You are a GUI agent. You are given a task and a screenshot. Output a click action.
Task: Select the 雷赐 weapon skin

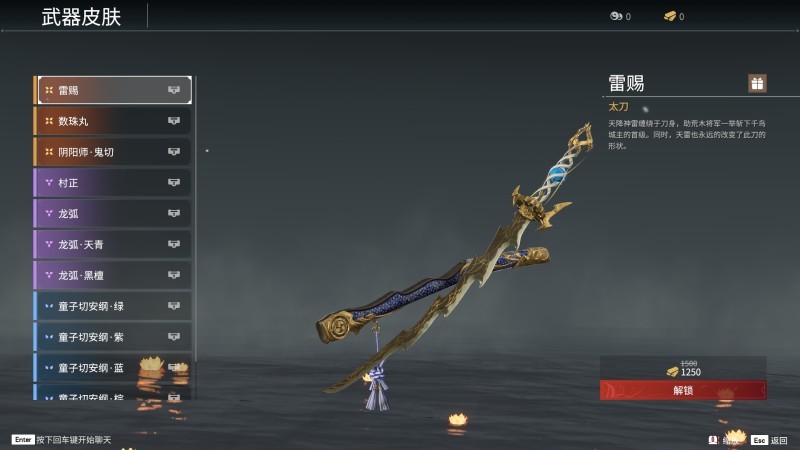tap(113, 90)
